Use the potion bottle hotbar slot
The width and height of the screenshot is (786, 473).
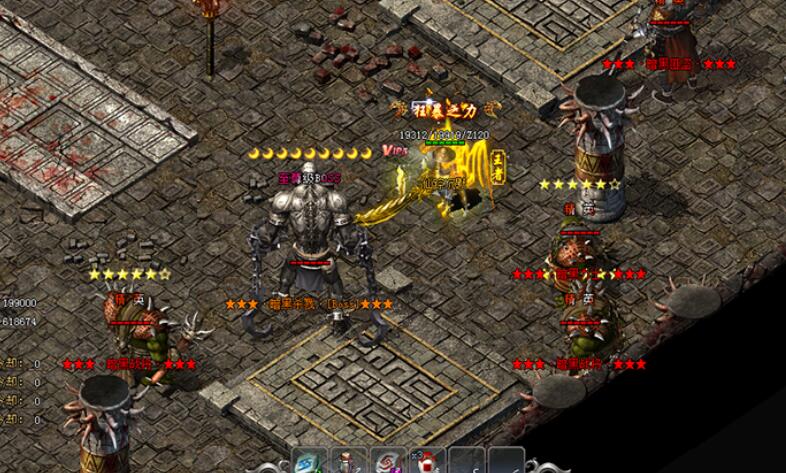click(x=349, y=464)
